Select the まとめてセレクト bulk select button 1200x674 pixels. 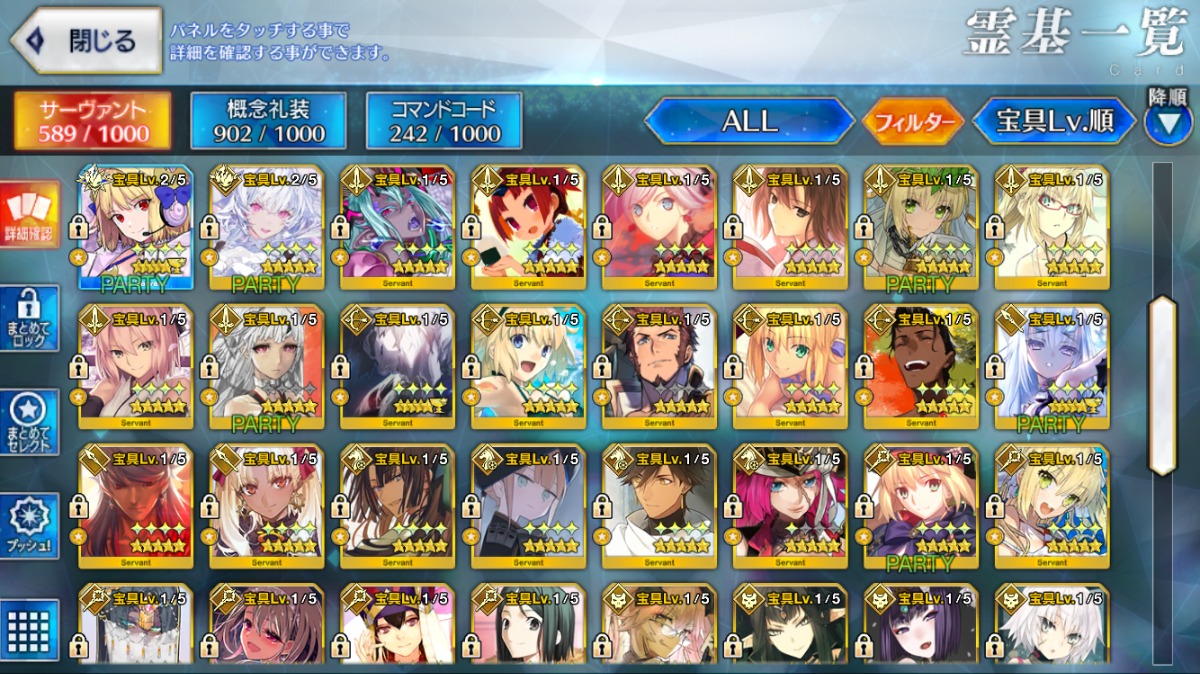coord(29,422)
